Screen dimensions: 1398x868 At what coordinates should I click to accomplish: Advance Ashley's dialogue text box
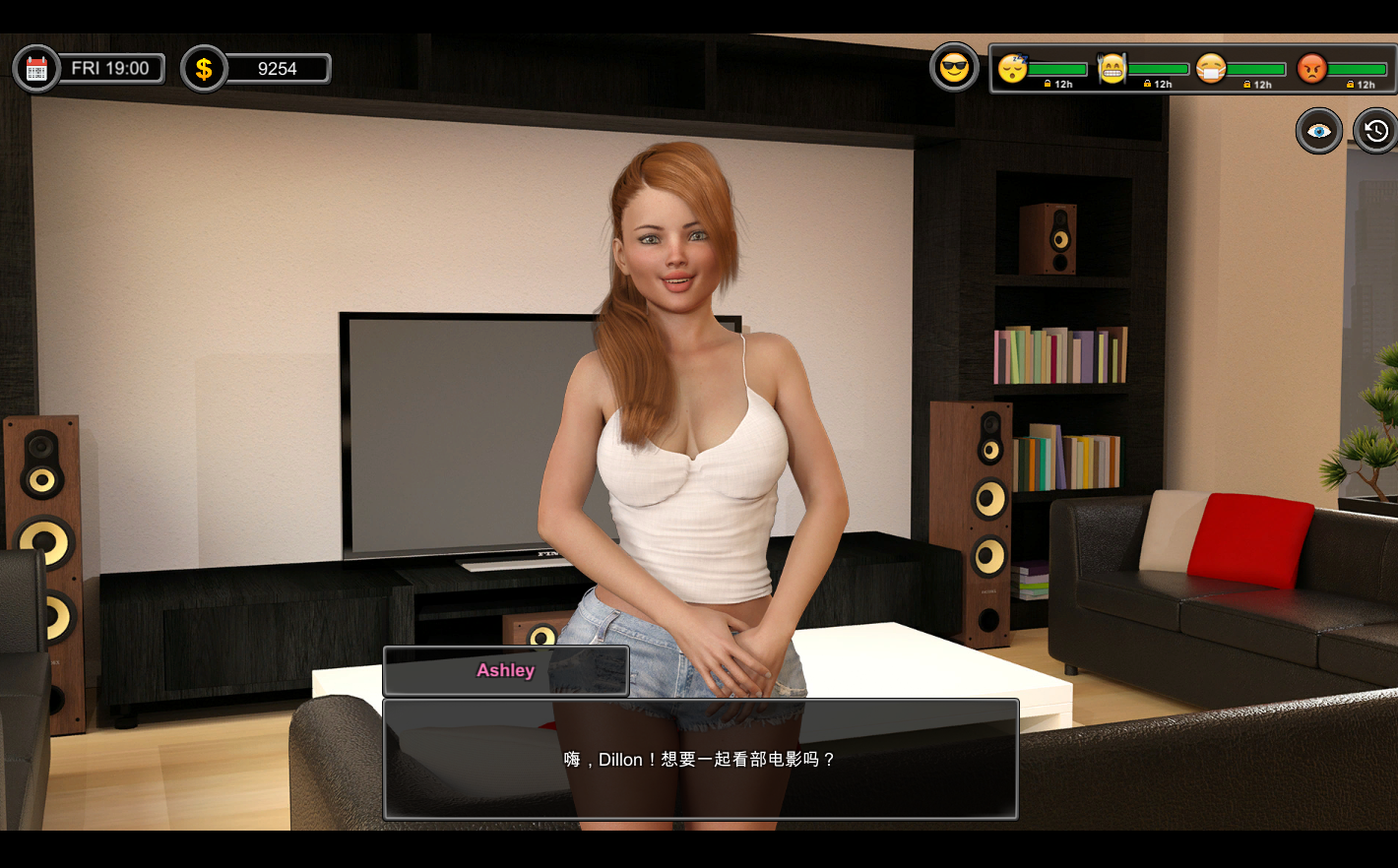pyautogui.click(x=700, y=759)
